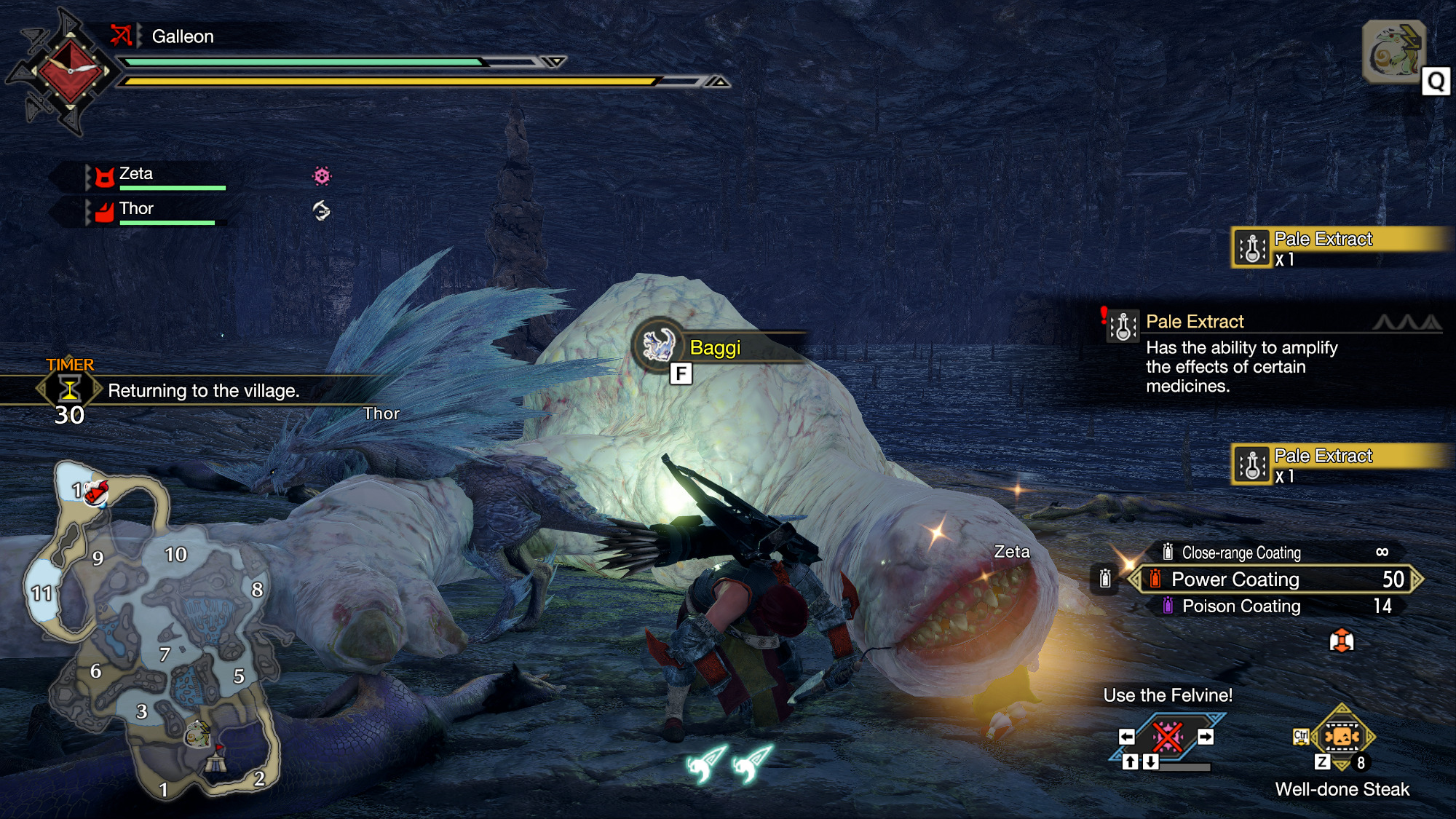Select Thor in the buddy list
Viewport: 1456px width, 819px height.
(x=136, y=209)
